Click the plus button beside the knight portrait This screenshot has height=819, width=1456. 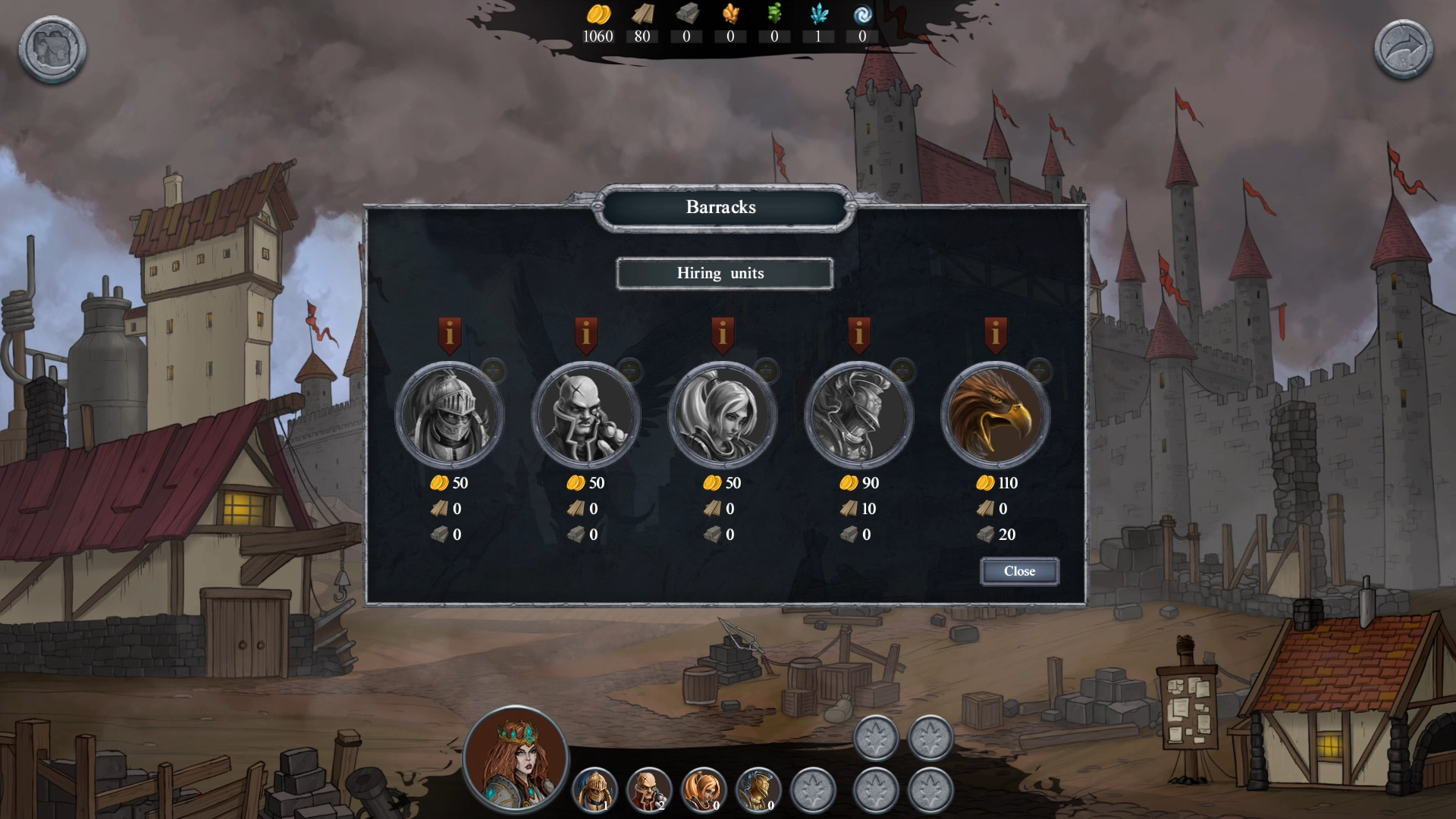[493, 371]
